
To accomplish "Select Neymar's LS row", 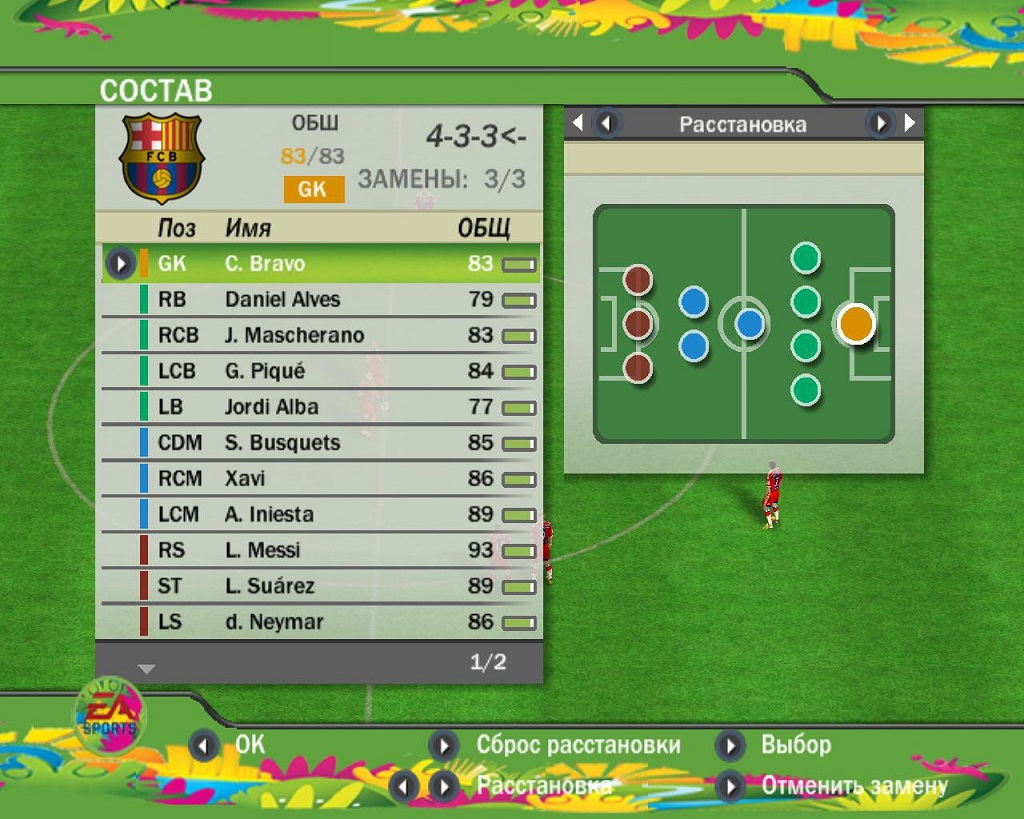I will pyautogui.click(x=320, y=622).
